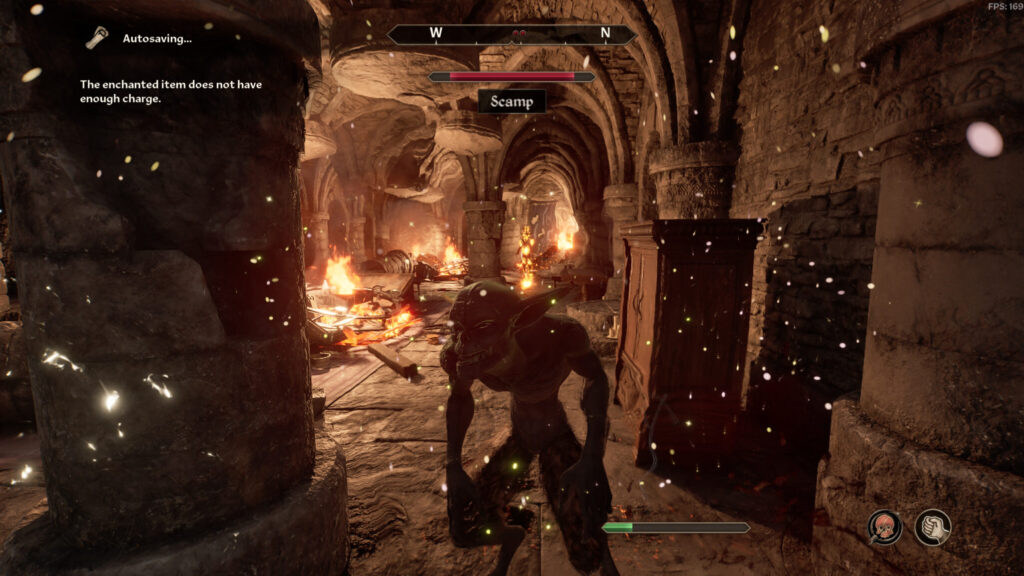This screenshot has width=1024, height=576.
Task: Click the flashlight icon beside Autosaving
Action: coord(96,38)
